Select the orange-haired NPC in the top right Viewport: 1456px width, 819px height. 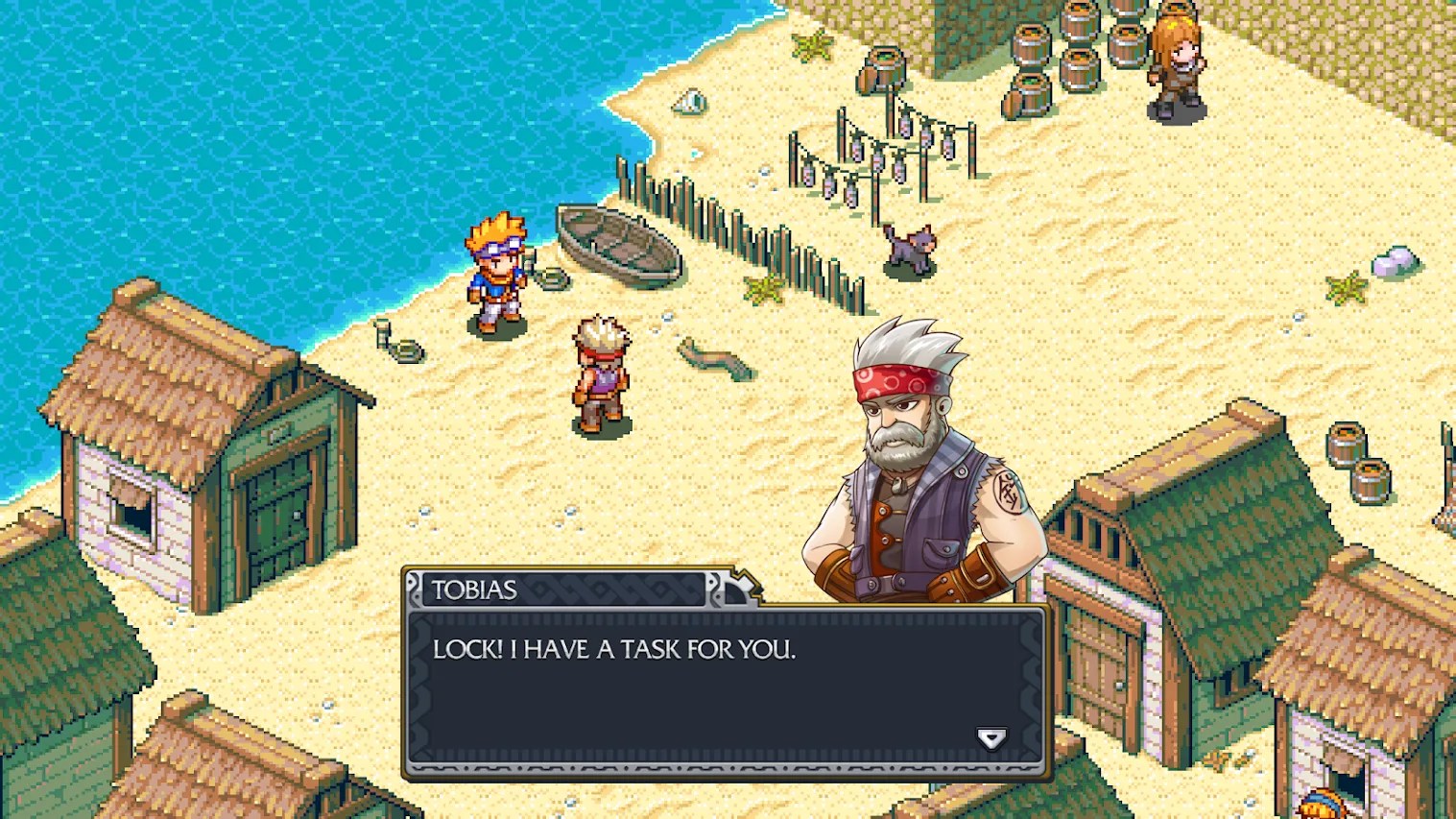1176,58
